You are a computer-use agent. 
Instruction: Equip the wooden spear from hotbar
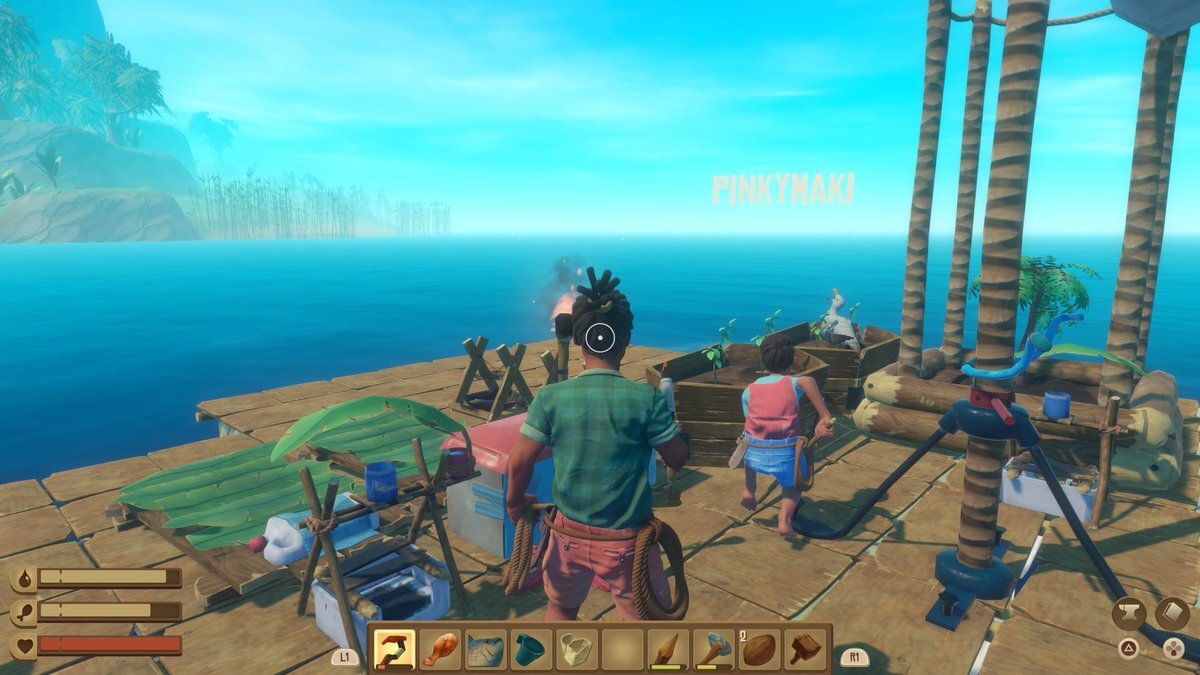click(669, 650)
